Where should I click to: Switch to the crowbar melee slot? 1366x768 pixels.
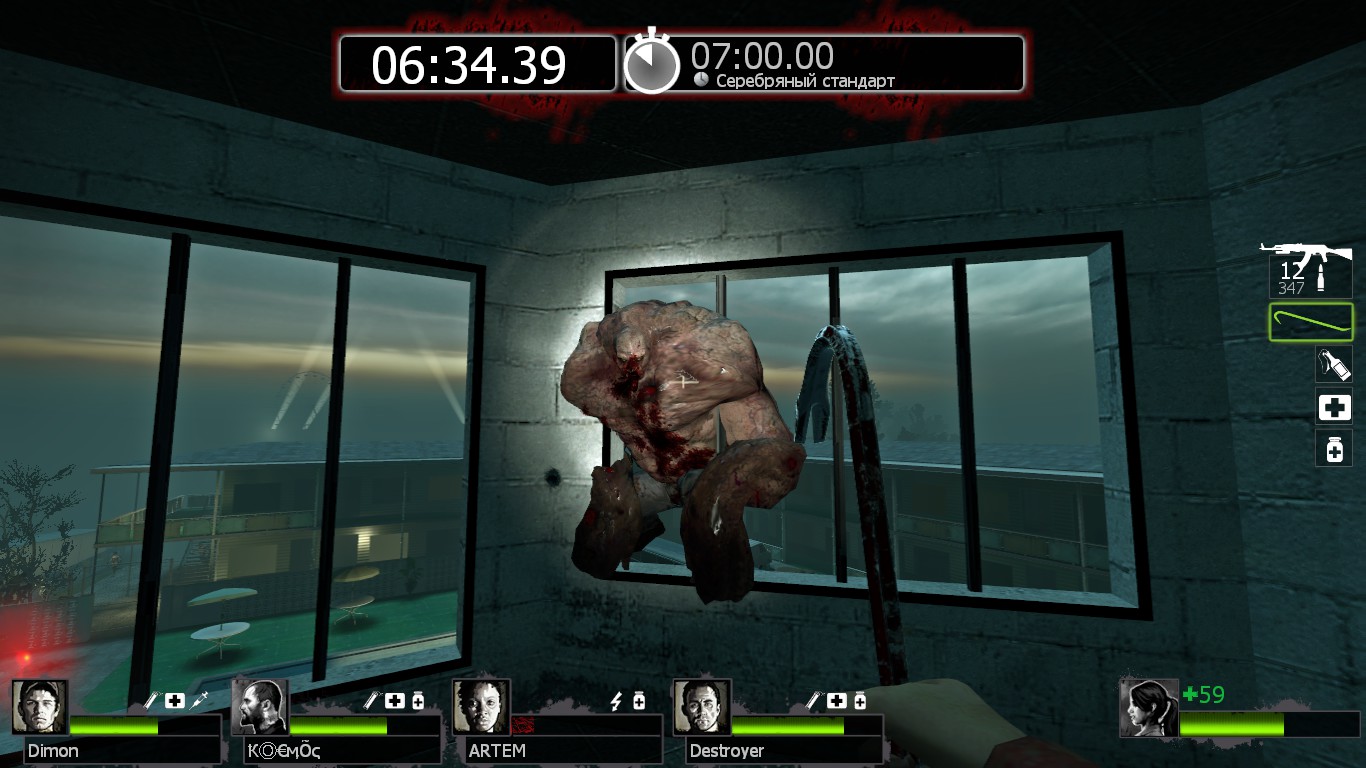point(1311,322)
